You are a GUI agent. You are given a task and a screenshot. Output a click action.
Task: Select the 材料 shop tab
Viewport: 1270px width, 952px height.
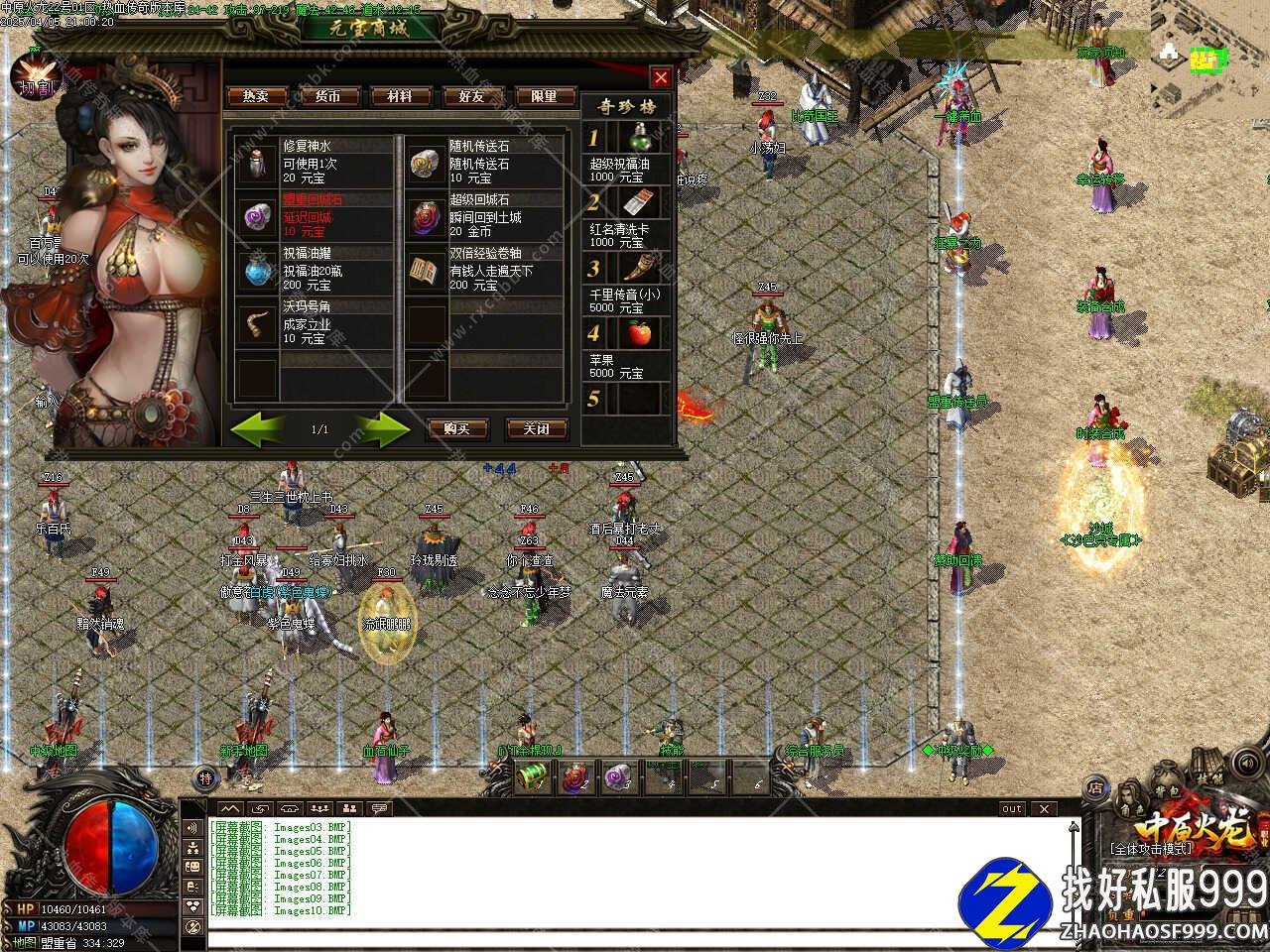tap(399, 96)
